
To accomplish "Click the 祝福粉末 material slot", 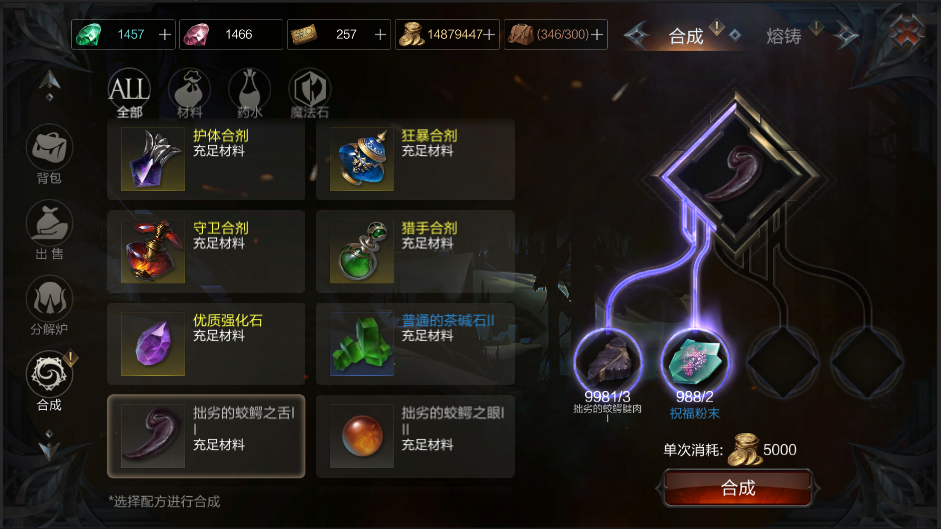I will [x=695, y=362].
